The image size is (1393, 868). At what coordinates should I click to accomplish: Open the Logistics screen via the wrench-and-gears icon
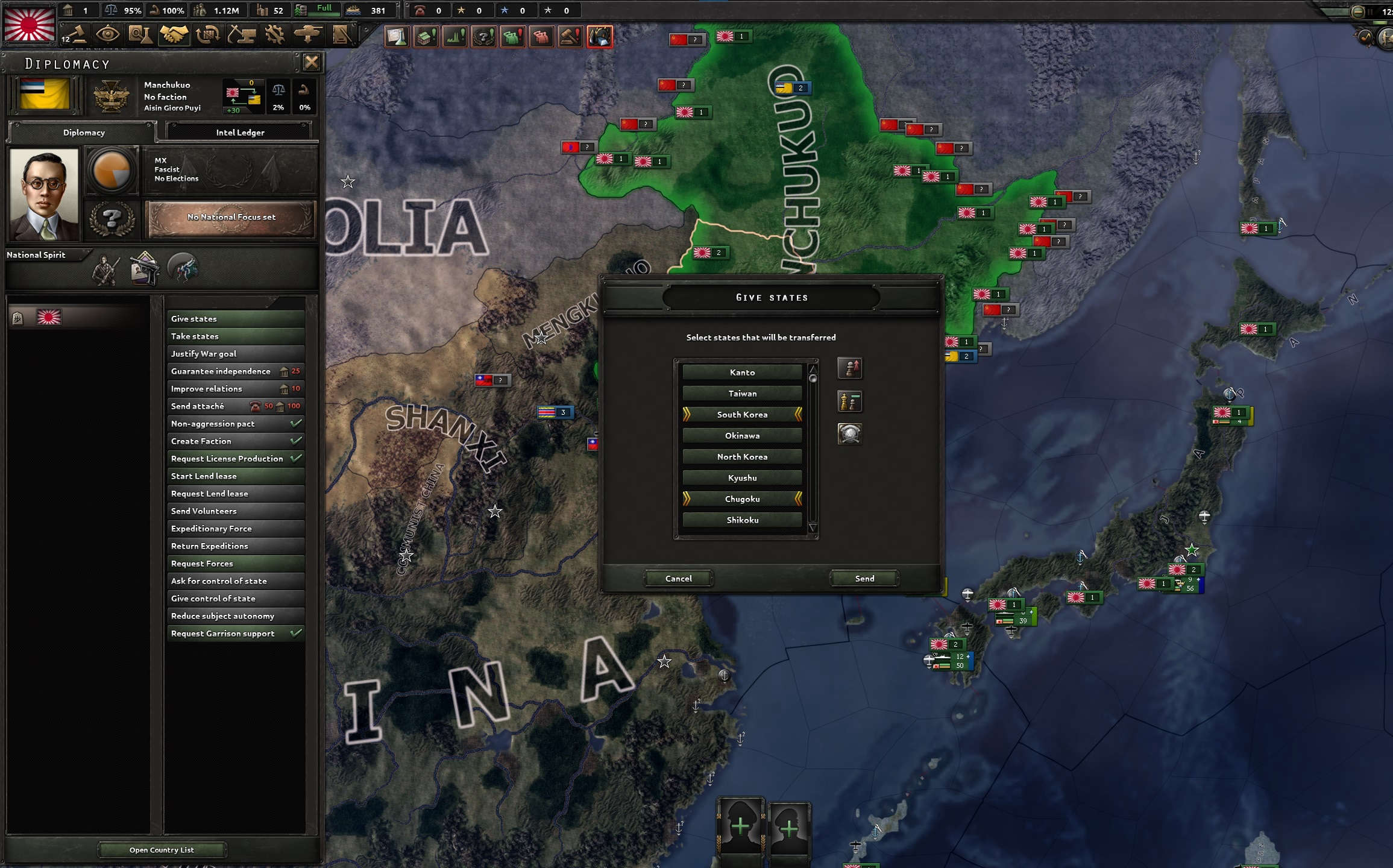(275, 35)
